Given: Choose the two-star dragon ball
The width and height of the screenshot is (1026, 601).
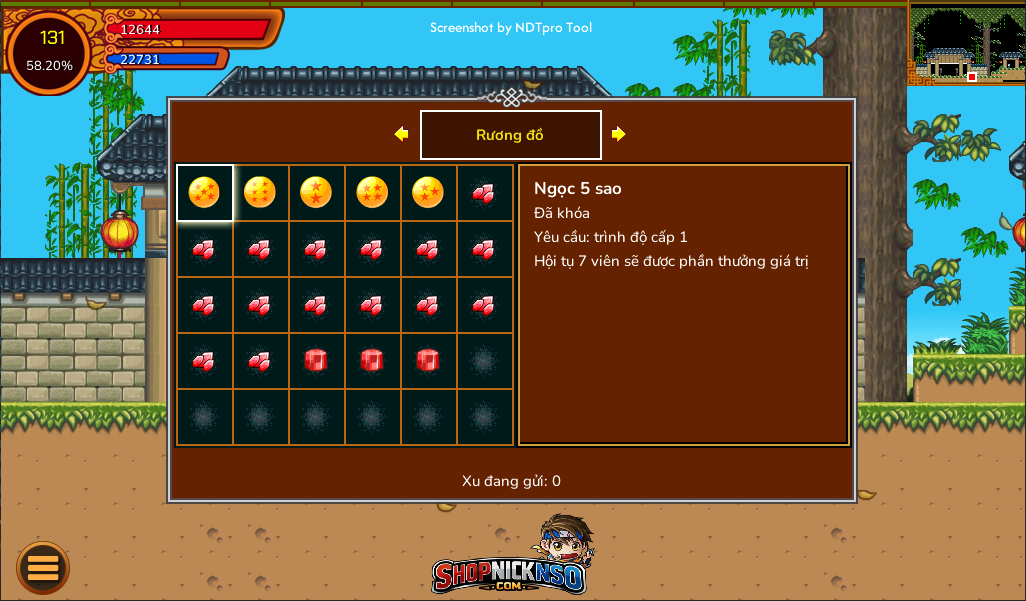Looking at the screenshot, I should point(316,192).
